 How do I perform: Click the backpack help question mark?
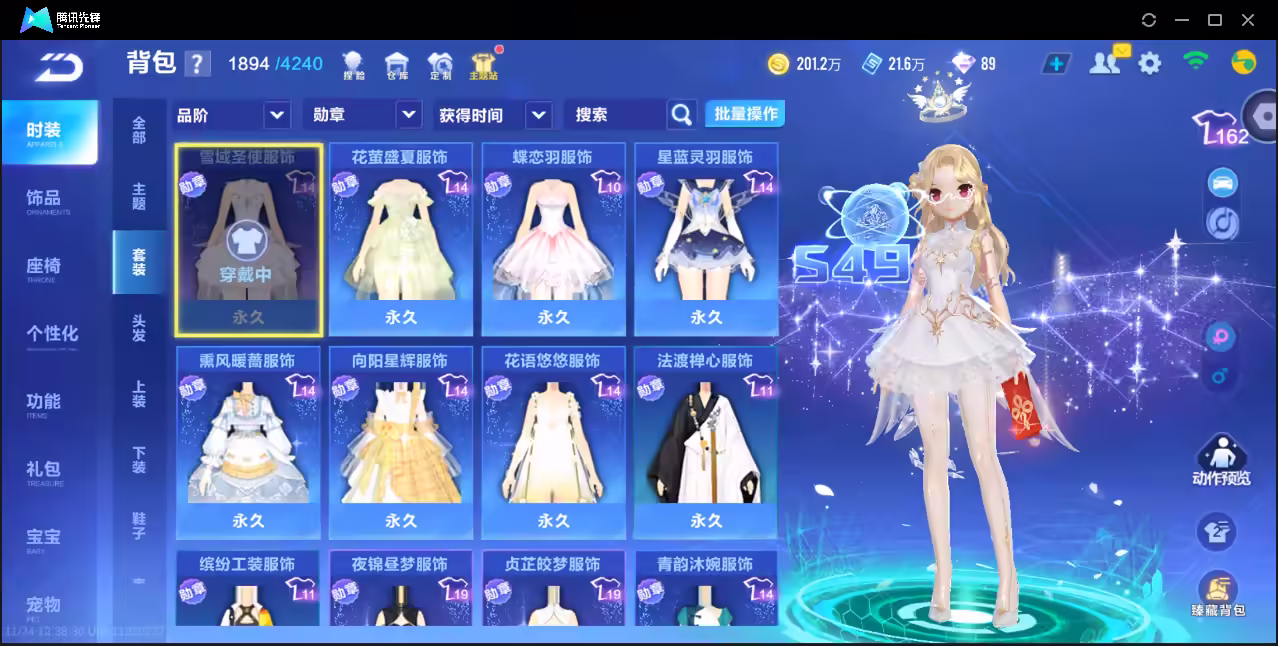click(x=198, y=64)
